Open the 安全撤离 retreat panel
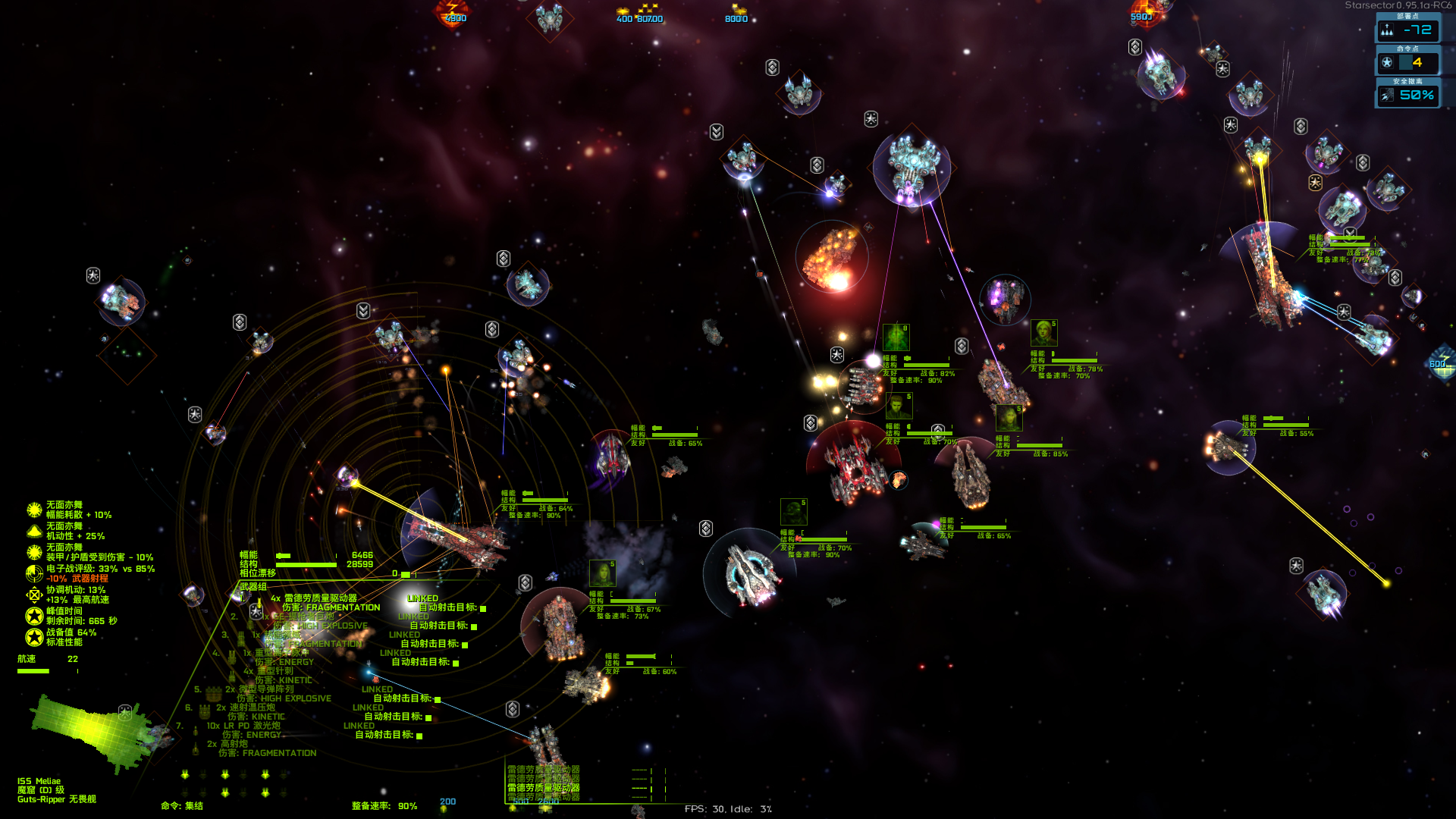 (x=1407, y=95)
